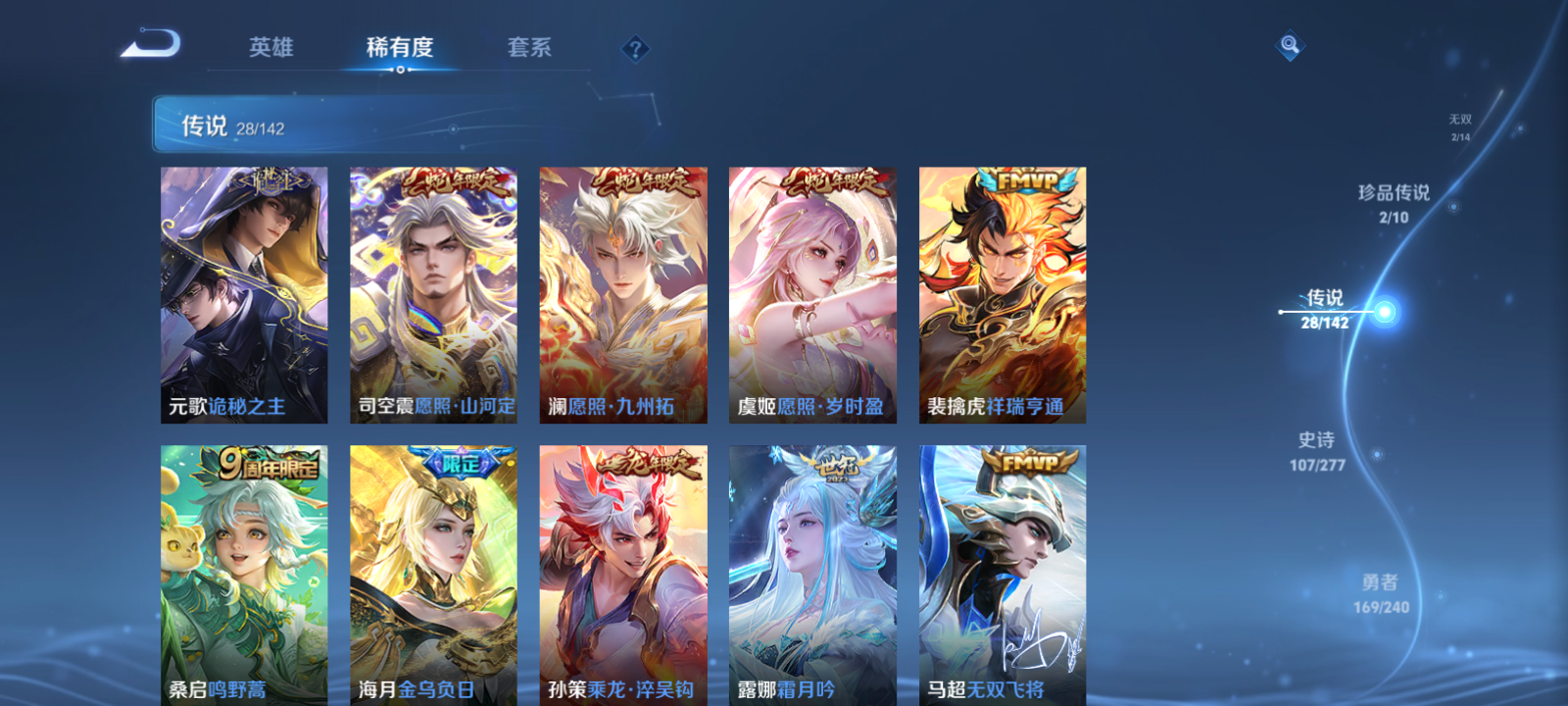Go to the 勇者 169/240 rarity tier
The height and width of the screenshot is (706, 1568).
(1381, 590)
